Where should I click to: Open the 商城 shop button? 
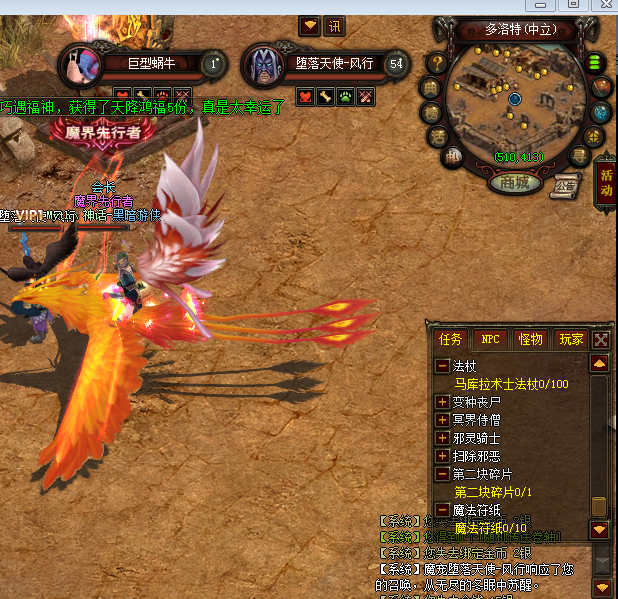516,182
